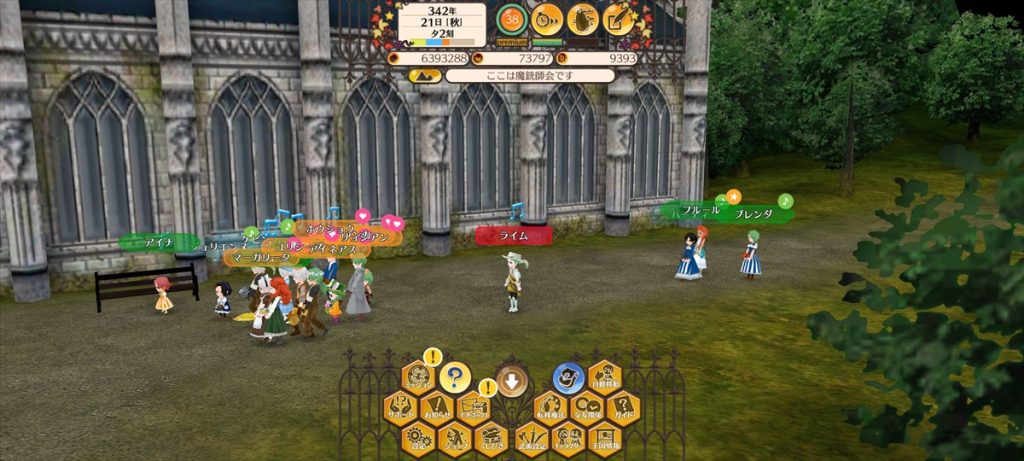Select the ライム red name tag
The width and height of the screenshot is (1024, 461).
click(x=513, y=235)
